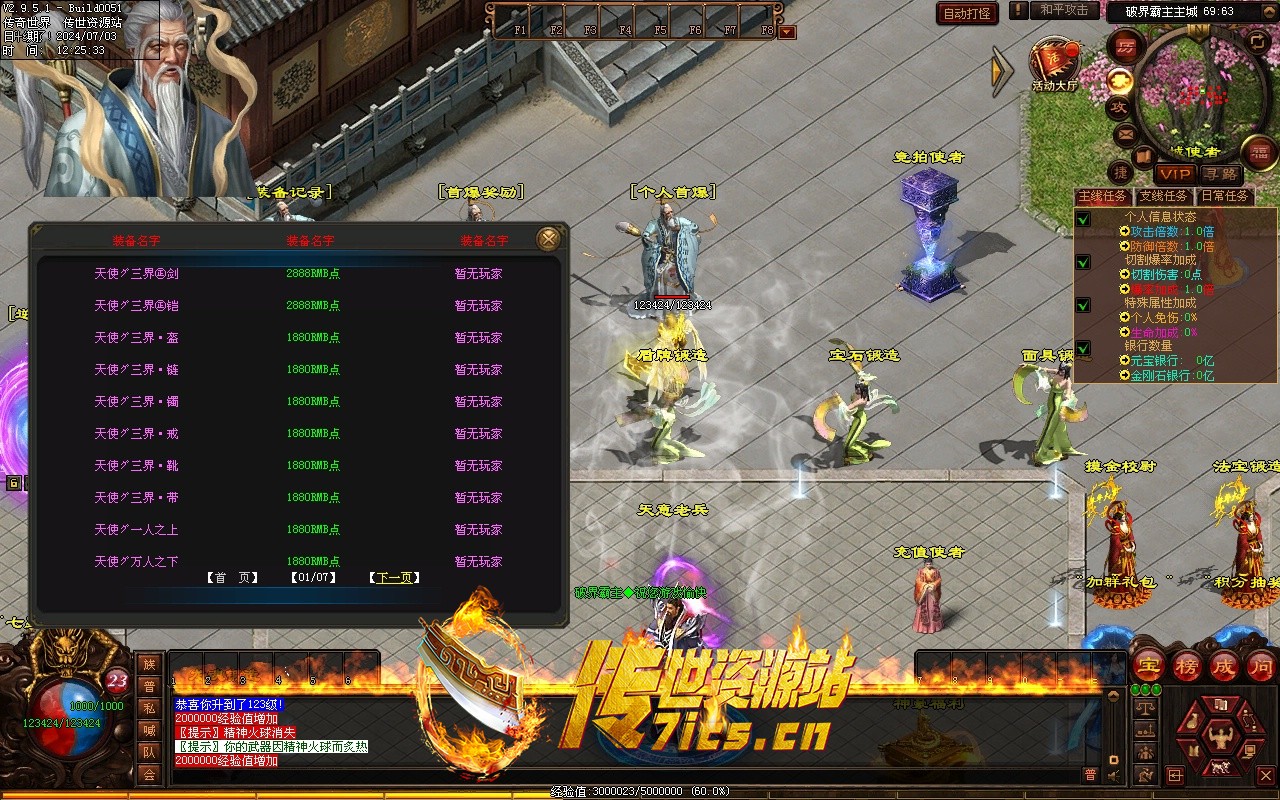The image size is (1280, 800).
Task: Open the VIP panel
Action: [1176, 174]
